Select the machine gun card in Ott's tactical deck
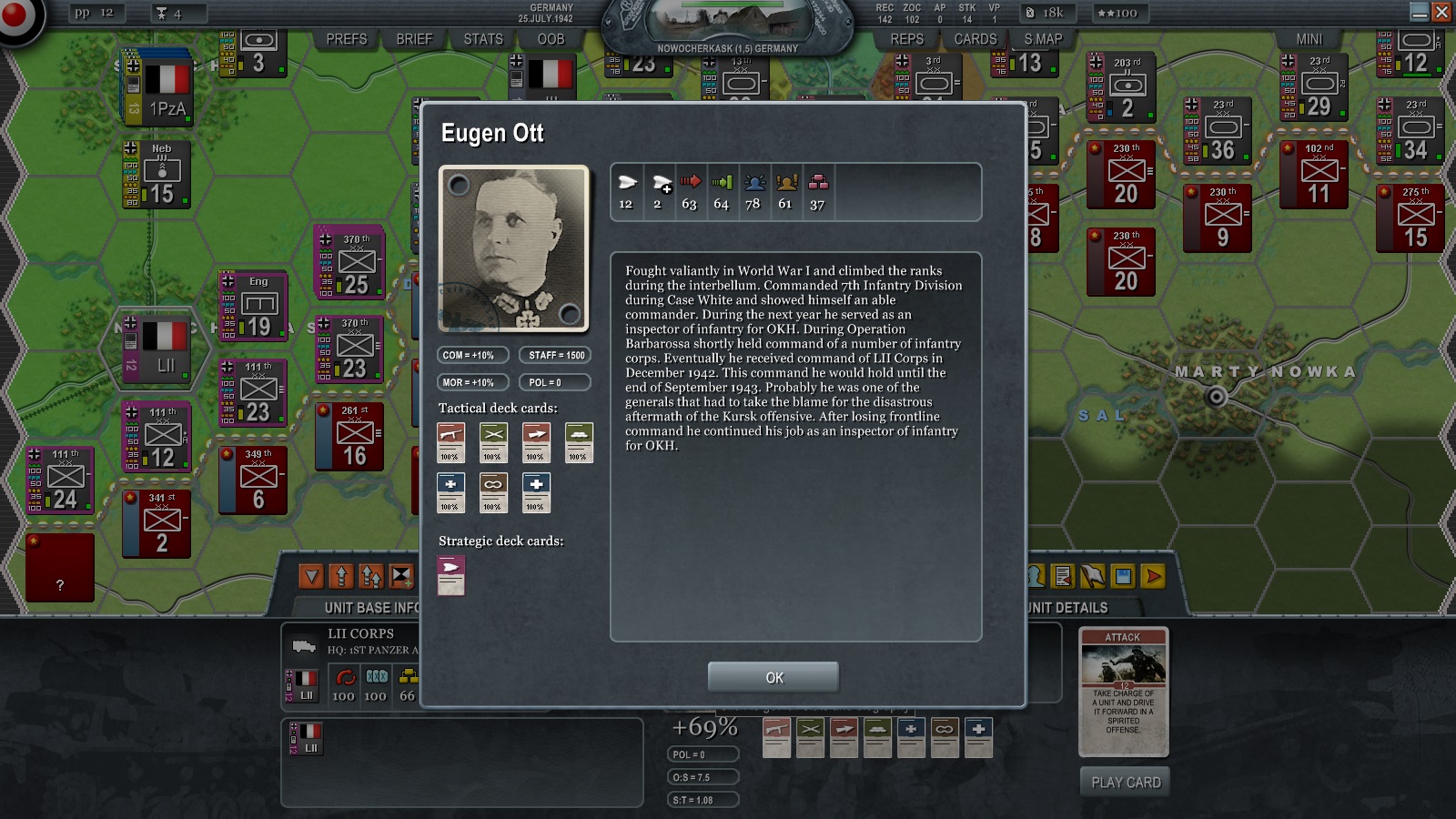The image size is (1456, 819). coord(450,442)
